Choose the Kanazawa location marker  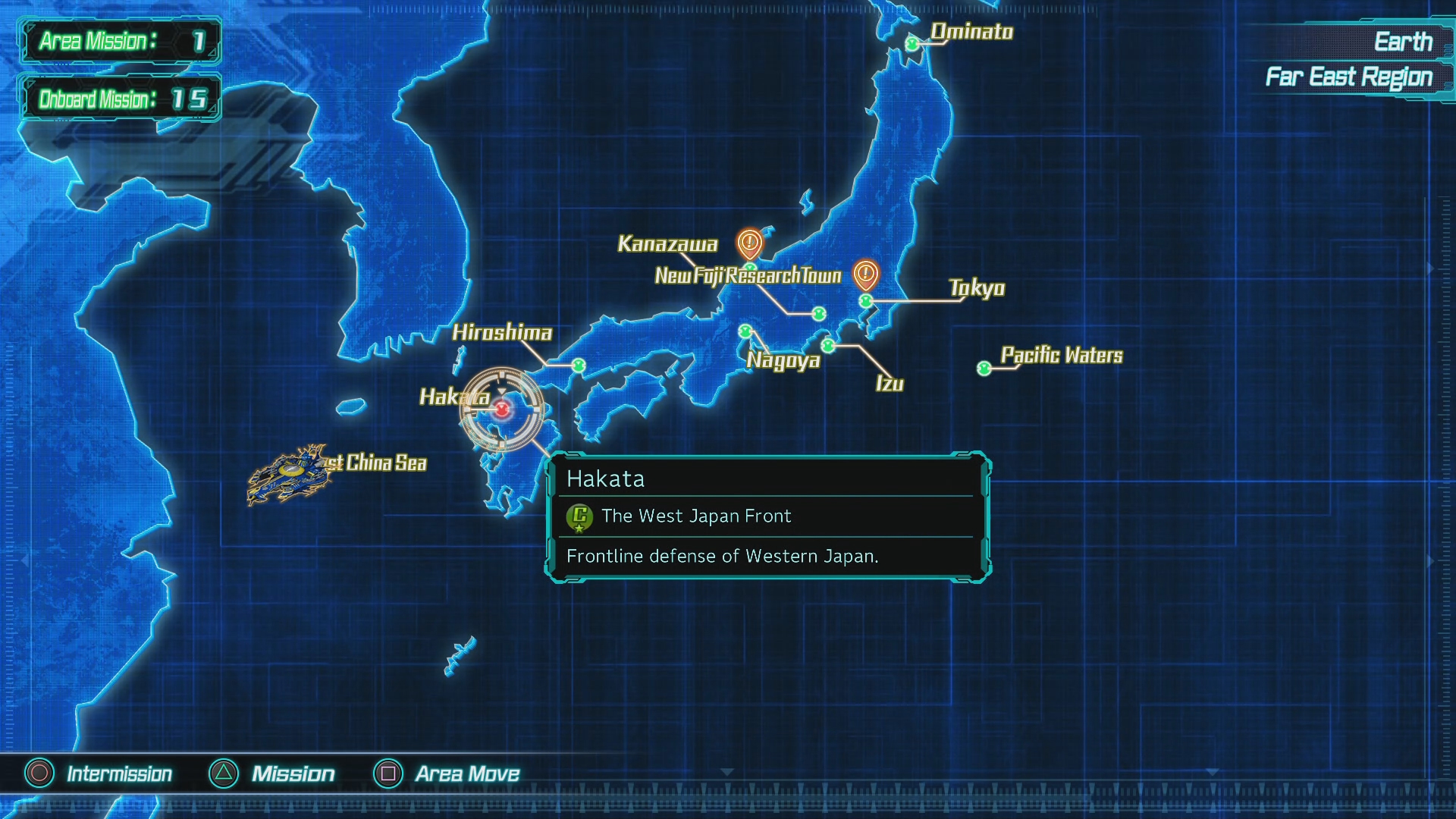pos(750,267)
